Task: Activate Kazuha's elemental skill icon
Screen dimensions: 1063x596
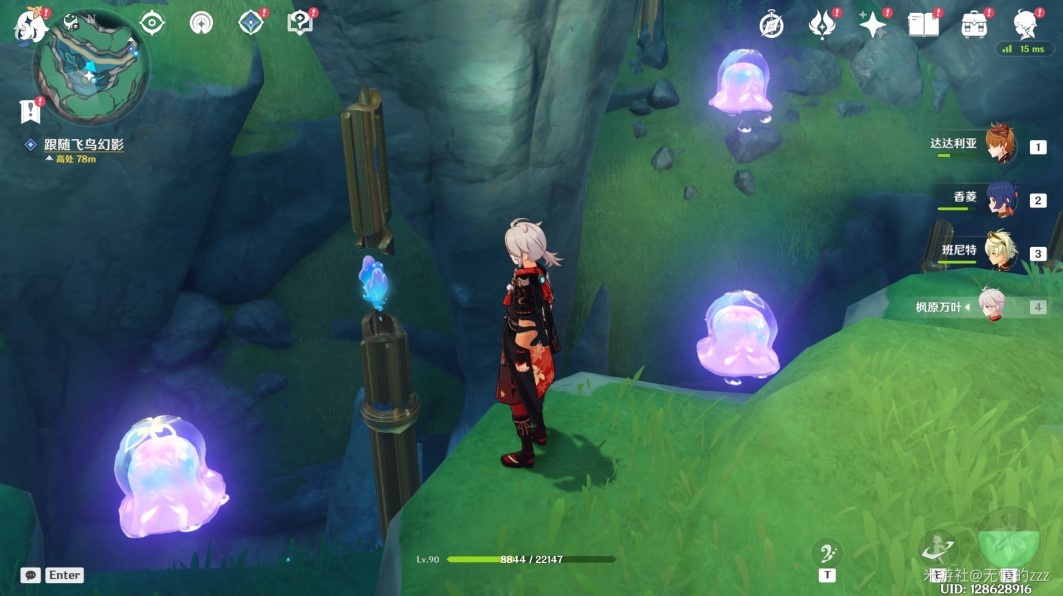Action: point(937,549)
